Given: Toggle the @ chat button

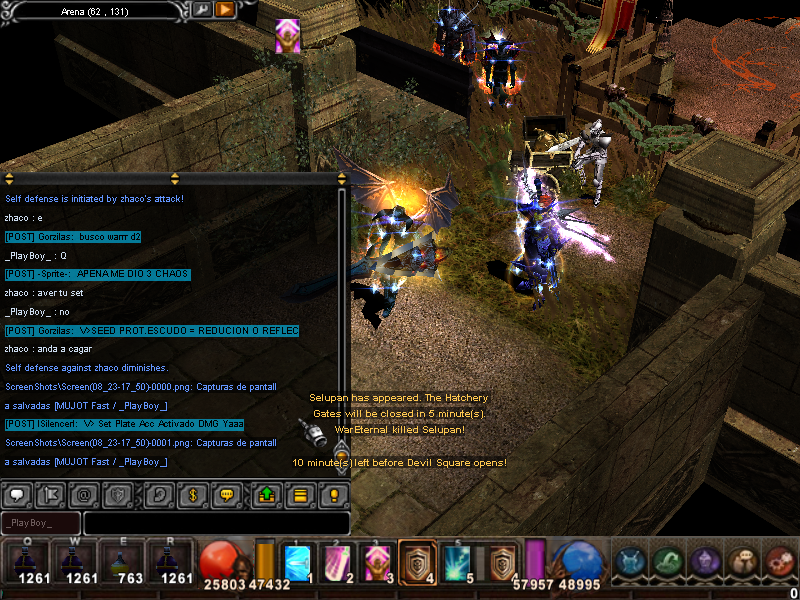Looking at the screenshot, I should click(x=85, y=494).
